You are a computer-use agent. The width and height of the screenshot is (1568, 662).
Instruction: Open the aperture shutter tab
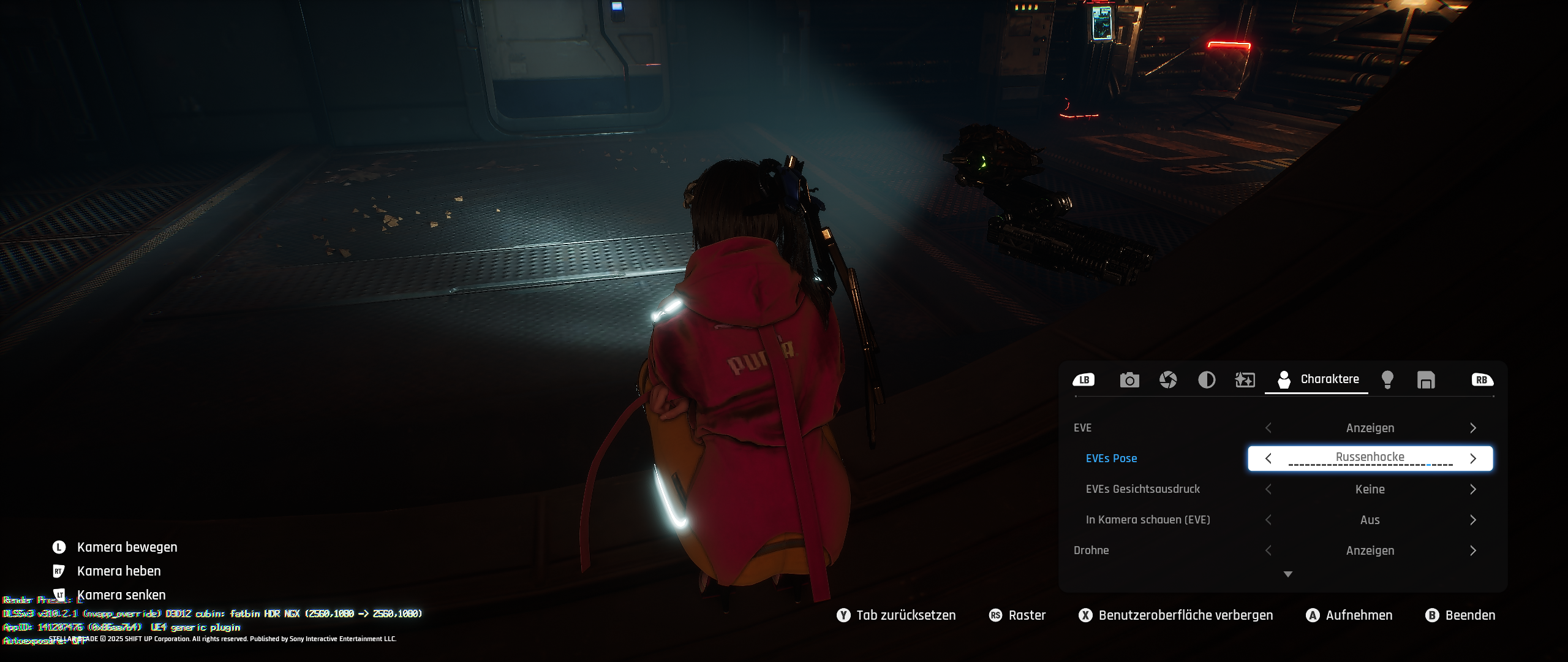[x=1168, y=380]
